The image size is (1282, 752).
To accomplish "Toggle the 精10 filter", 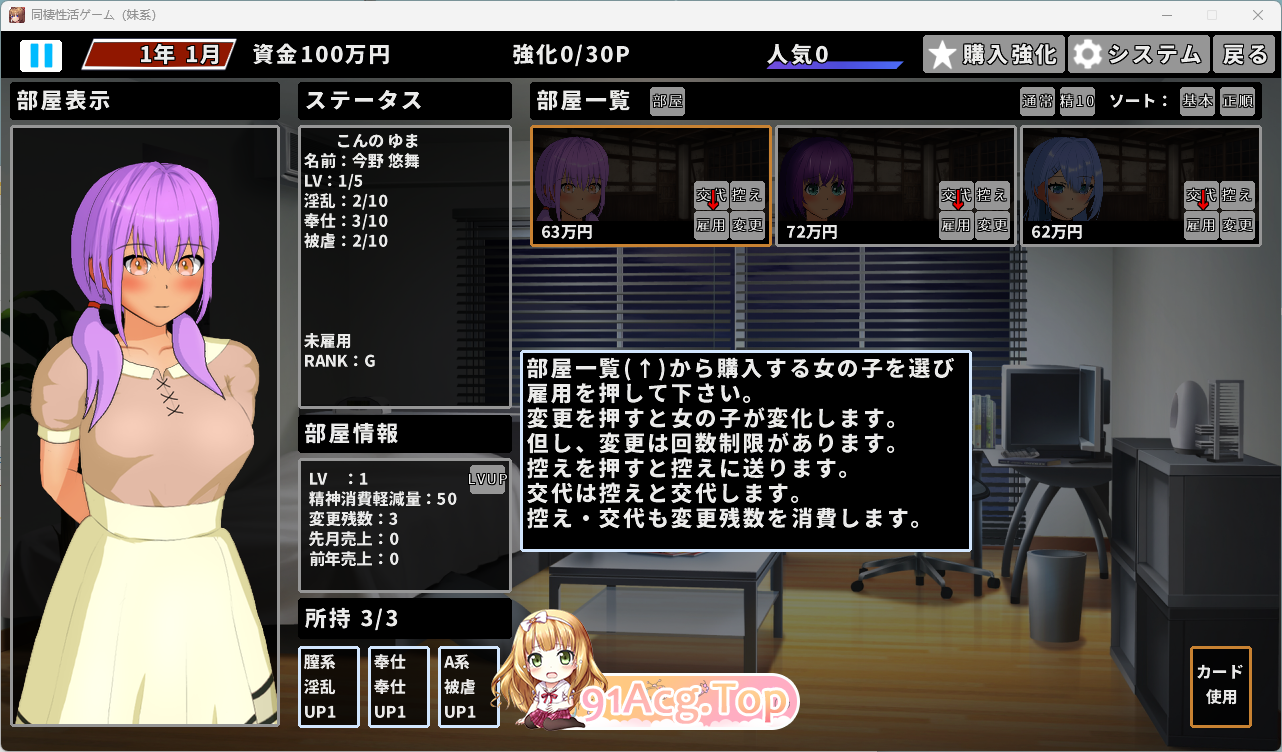I will pyautogui.click(x=1077, y=101).
